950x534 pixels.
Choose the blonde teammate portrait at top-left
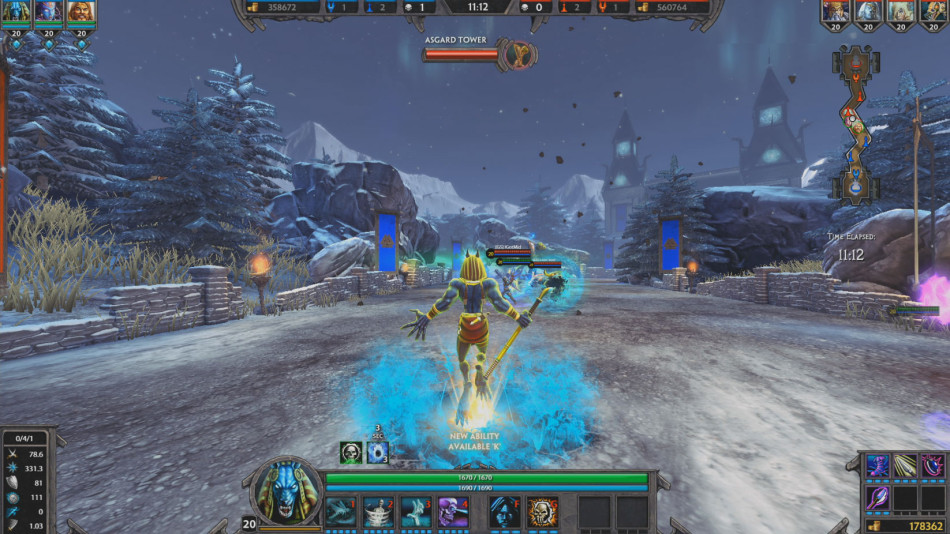click(80, 12)
